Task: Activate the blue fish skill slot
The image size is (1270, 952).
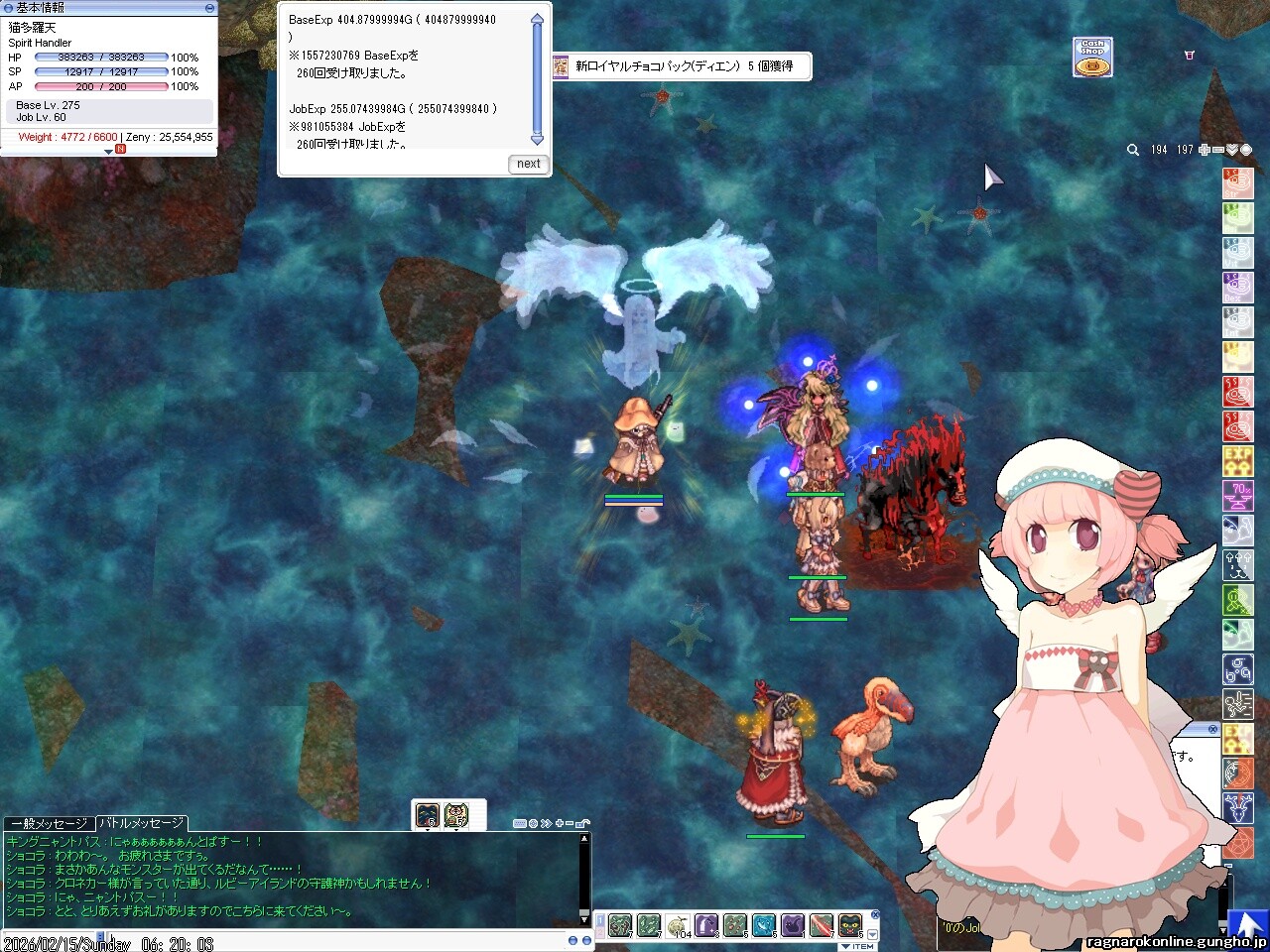Action: pos(764,925)
